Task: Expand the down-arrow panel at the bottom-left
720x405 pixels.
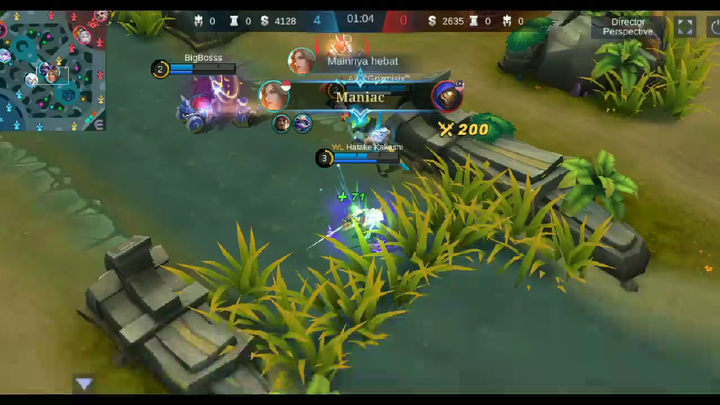Action: pyautogui.click(x=84, y=383)
